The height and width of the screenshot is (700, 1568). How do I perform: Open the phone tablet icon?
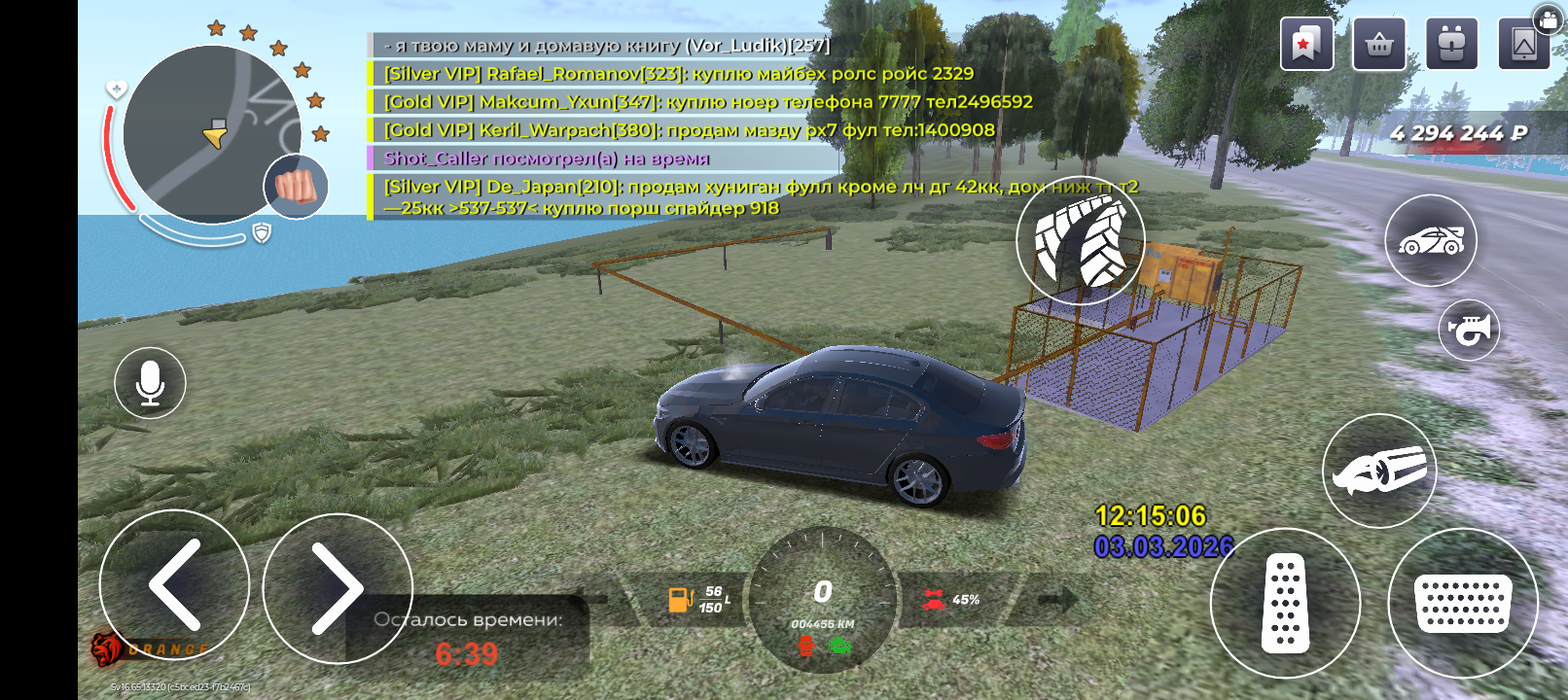1523,44
